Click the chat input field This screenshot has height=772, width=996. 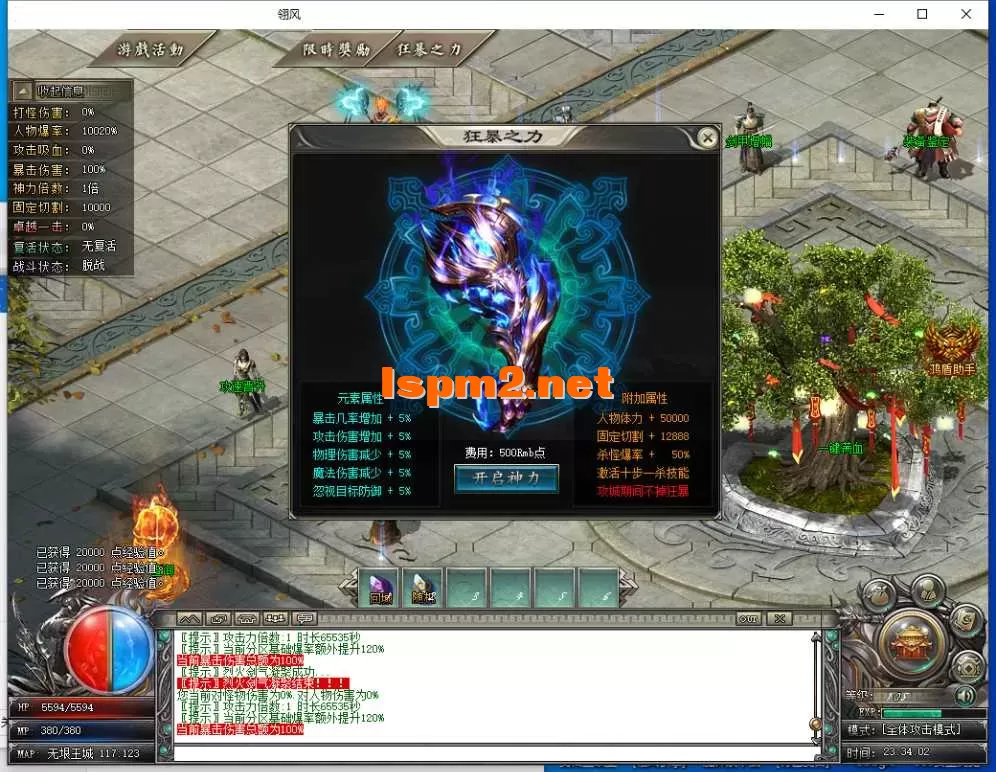(490, 751)
